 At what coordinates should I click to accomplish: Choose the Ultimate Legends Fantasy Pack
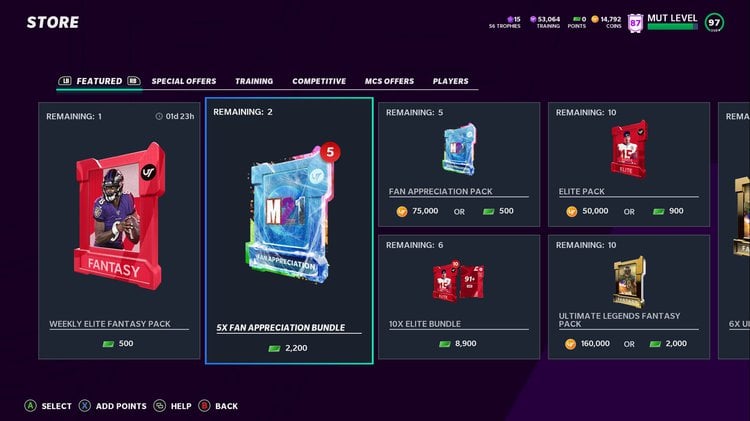coord(629,296)
